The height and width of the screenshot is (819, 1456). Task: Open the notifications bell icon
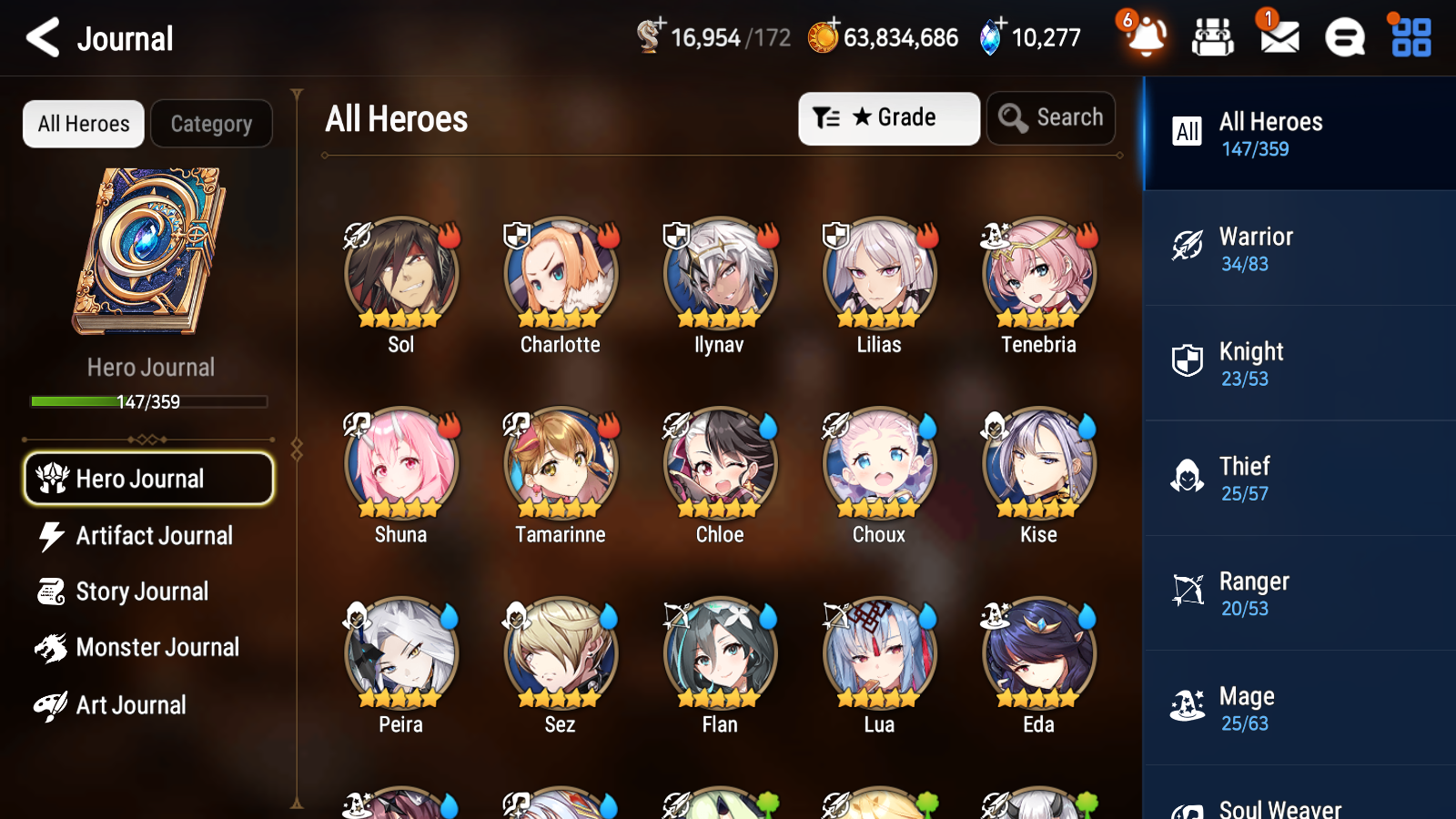(1146, 37)
